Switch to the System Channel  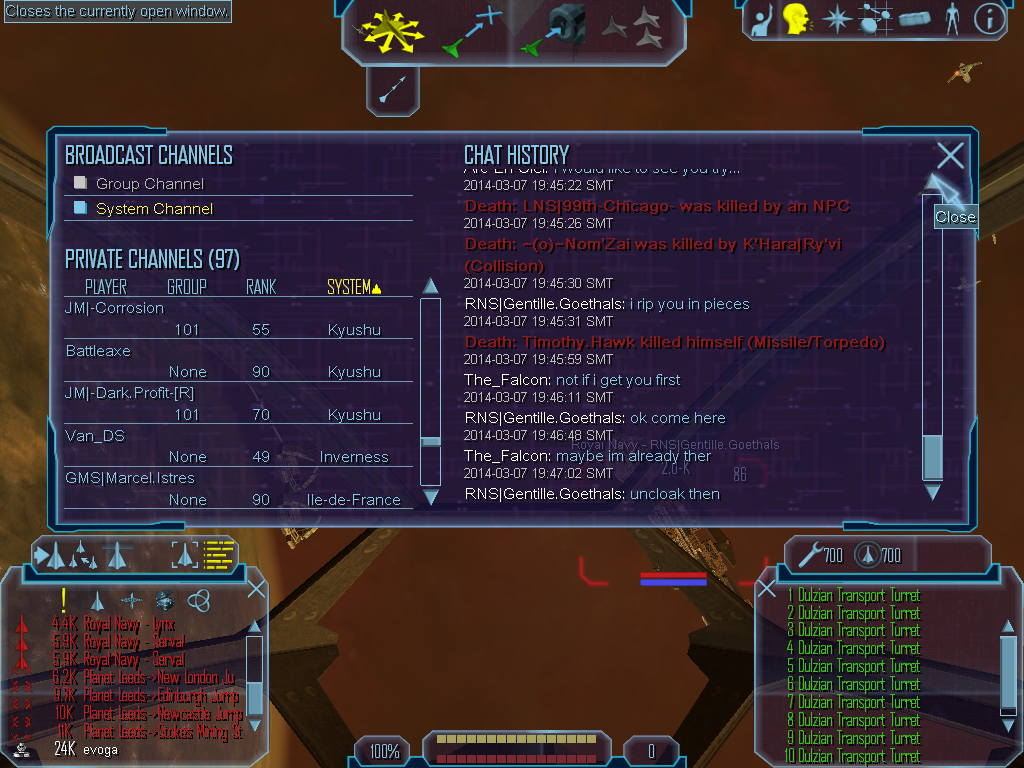[x=82, y=208]
